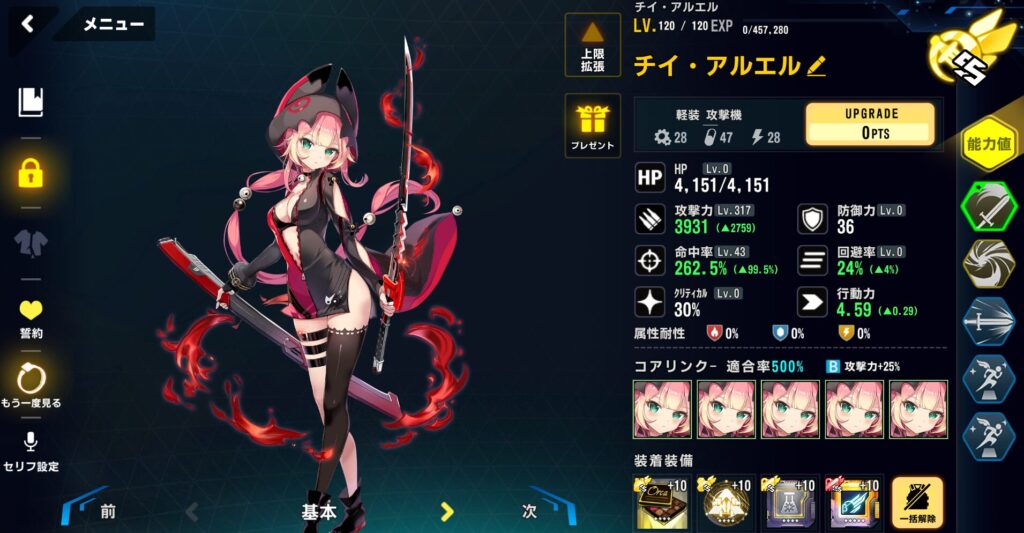Select the 誓約 heart icon

click(x=31, y=317)
